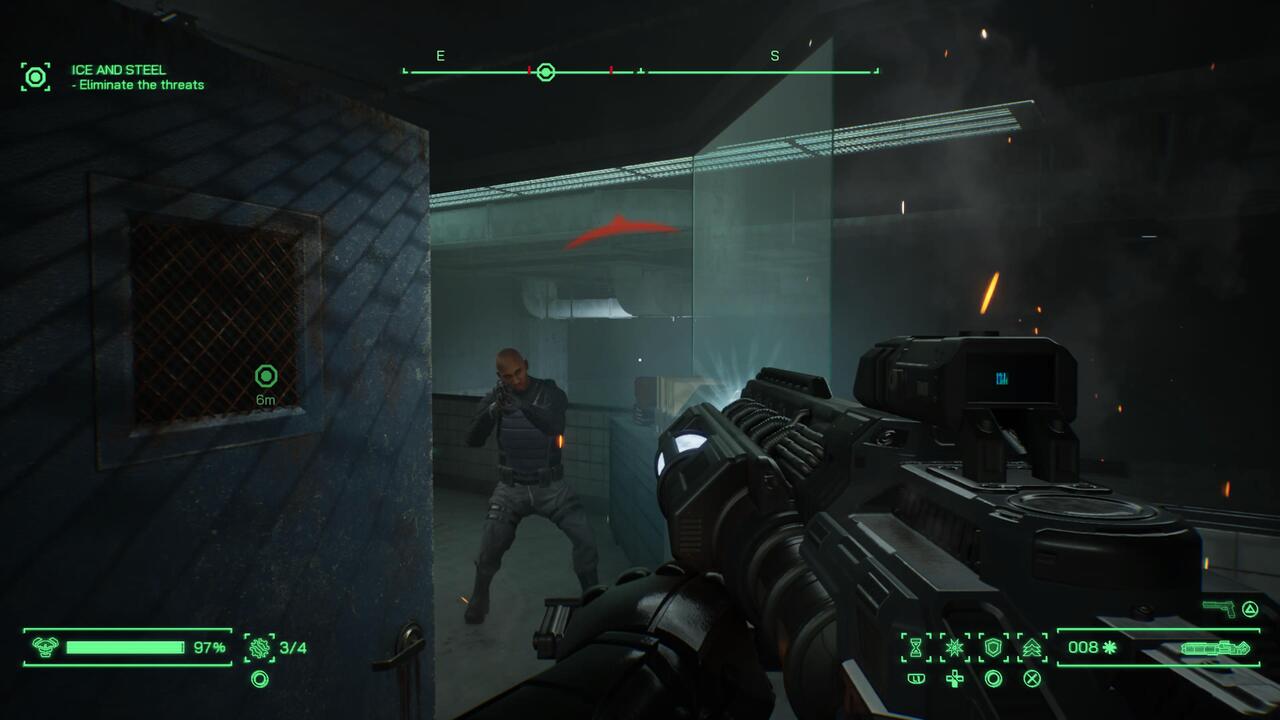Activate the shield ability icon

pos(993,648)
